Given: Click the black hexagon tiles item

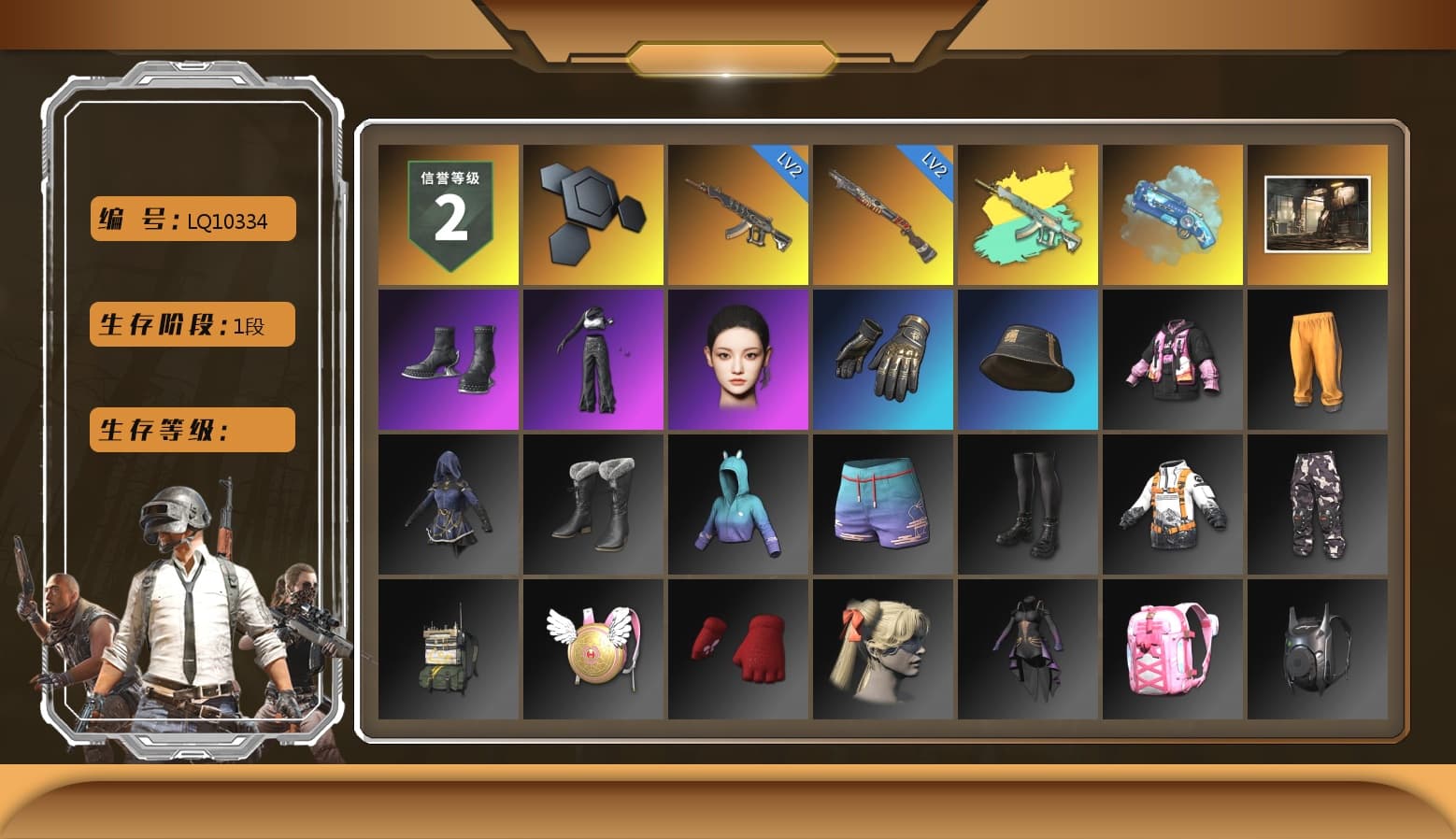Looking at the screenshot, I should pyautogui.click(x=592, y=213).
